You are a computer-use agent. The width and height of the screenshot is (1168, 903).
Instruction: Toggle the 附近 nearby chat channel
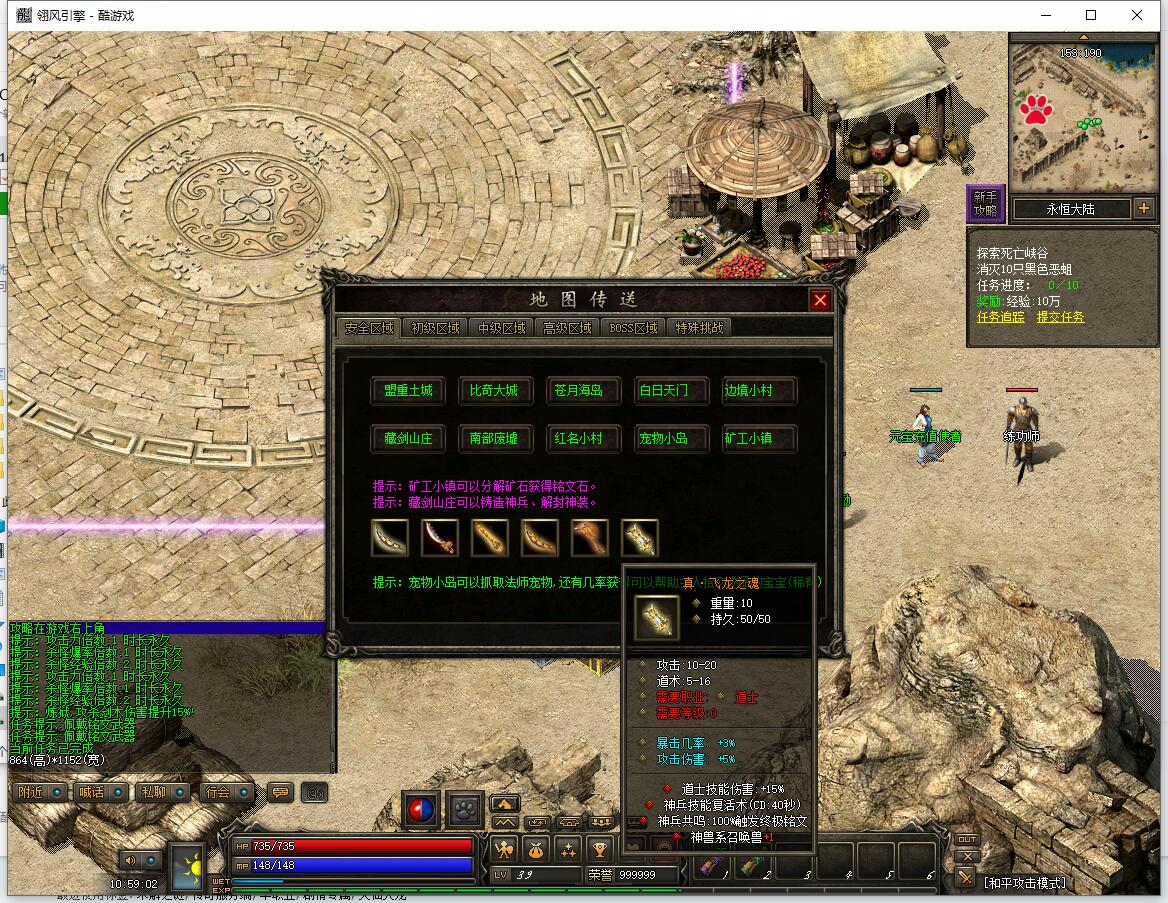(40, 792)
